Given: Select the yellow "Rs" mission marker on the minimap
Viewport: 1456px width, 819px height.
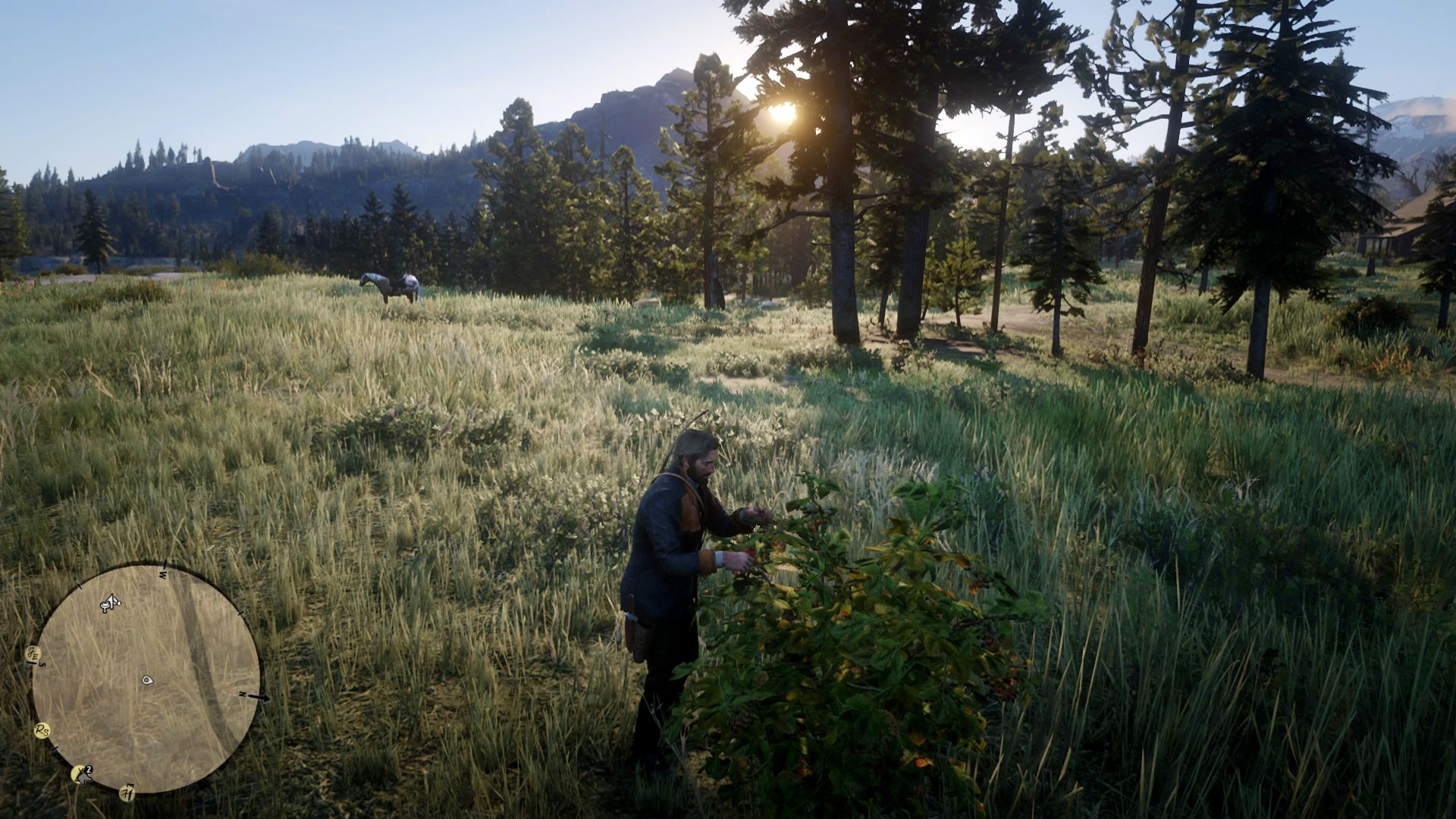Looking at the screenshot, I should click(x=41, y=730).
